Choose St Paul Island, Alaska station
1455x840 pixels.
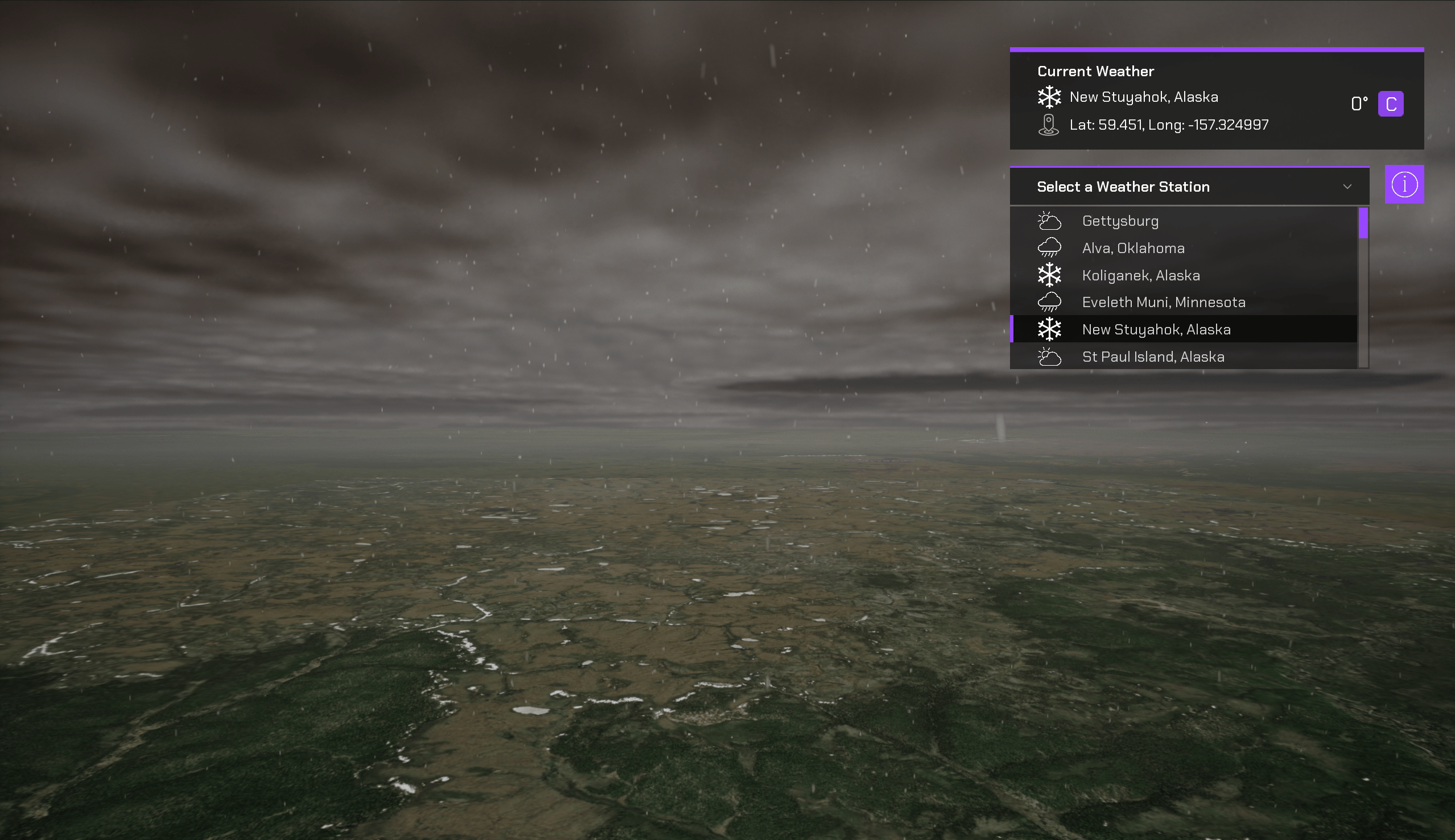[x=1152, y=357]
